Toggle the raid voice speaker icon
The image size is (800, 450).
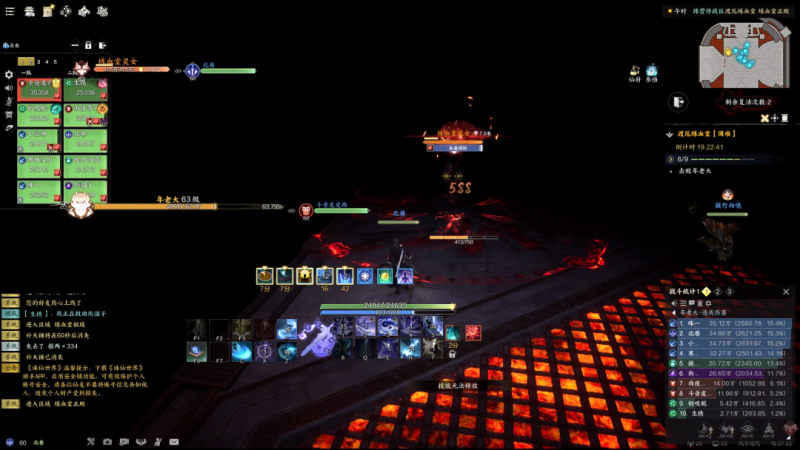(9, 88)
